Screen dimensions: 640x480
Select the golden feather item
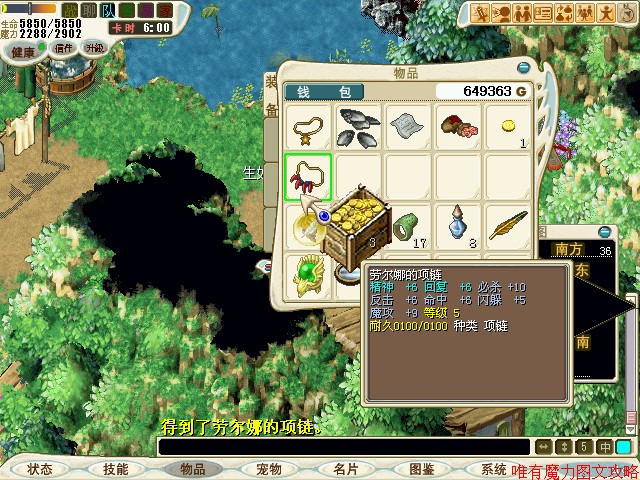[508, 226]
